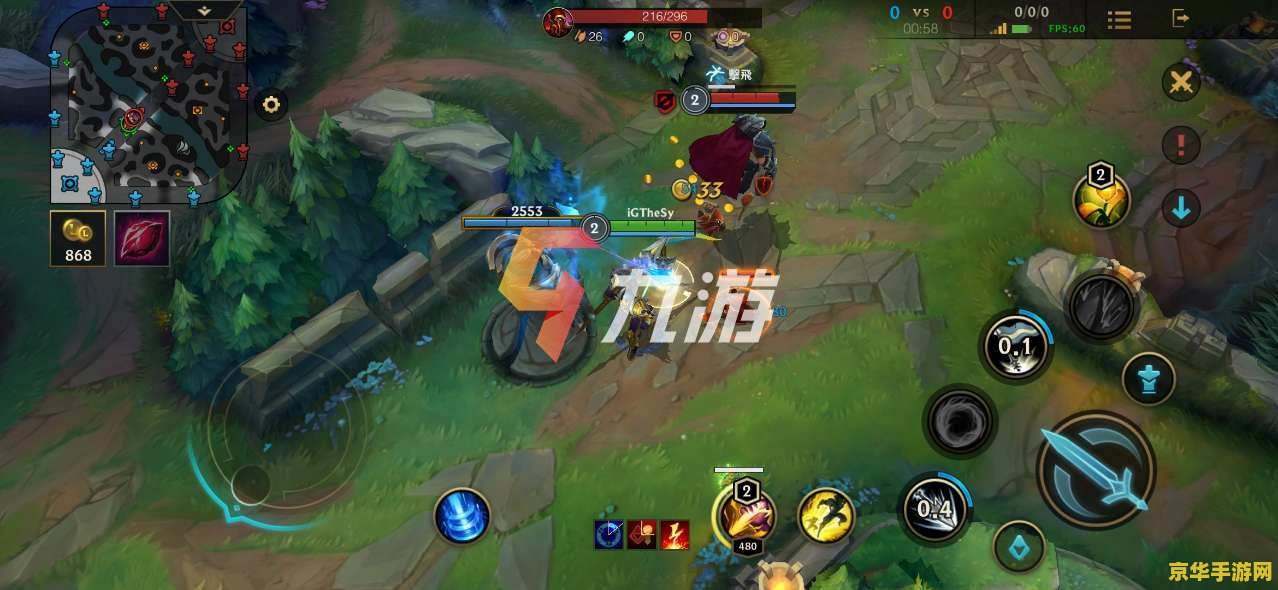Buy the recommended red crystal item
This screenshot has height=590, width=1278.
[x=142, y=239]
